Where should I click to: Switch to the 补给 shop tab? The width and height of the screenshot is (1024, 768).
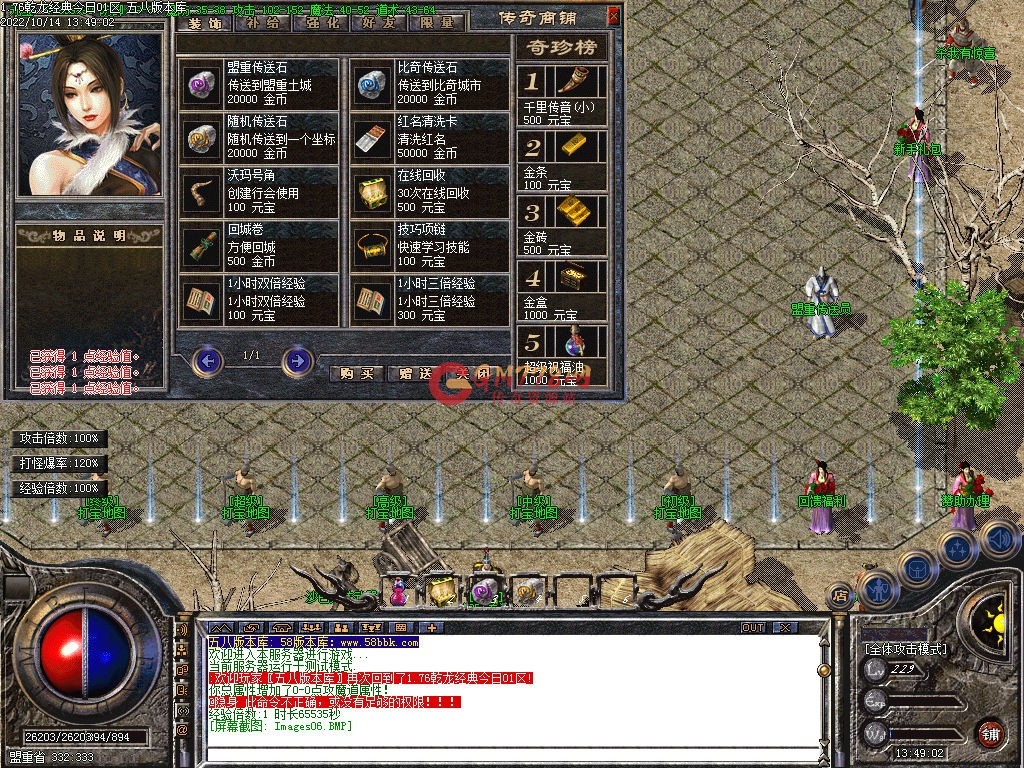point(261,22)
